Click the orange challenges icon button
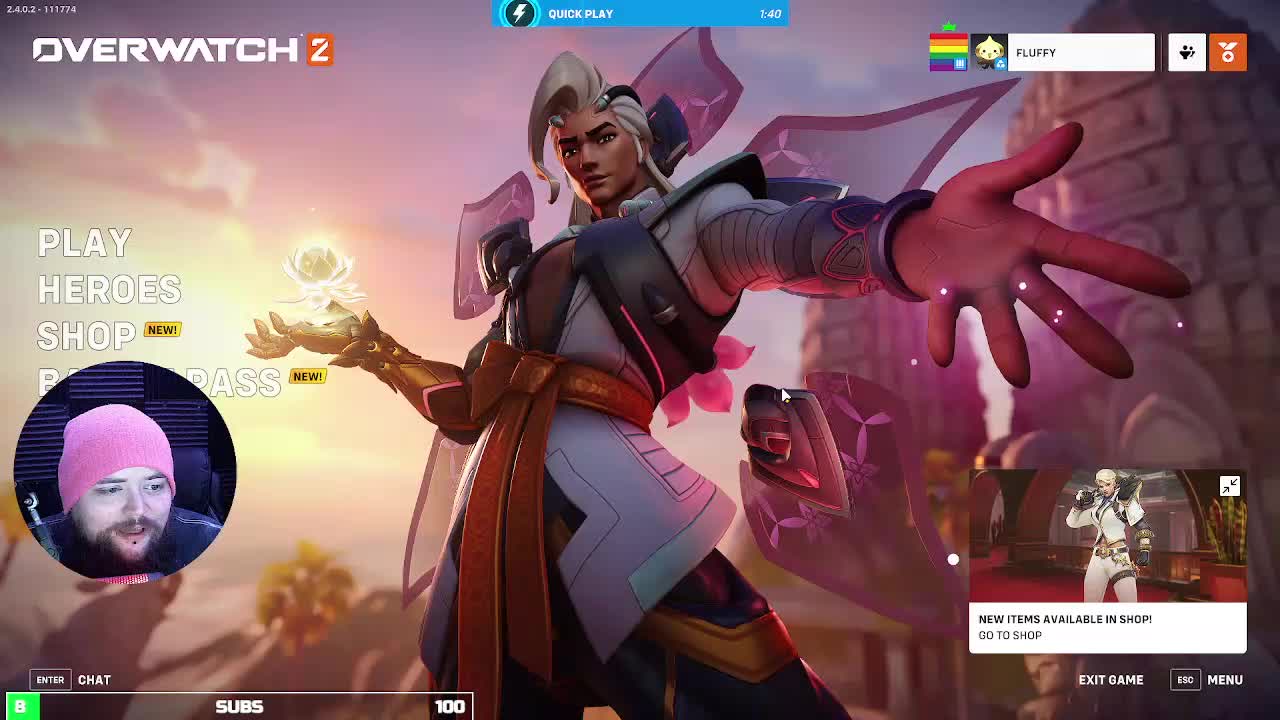 1227,53
